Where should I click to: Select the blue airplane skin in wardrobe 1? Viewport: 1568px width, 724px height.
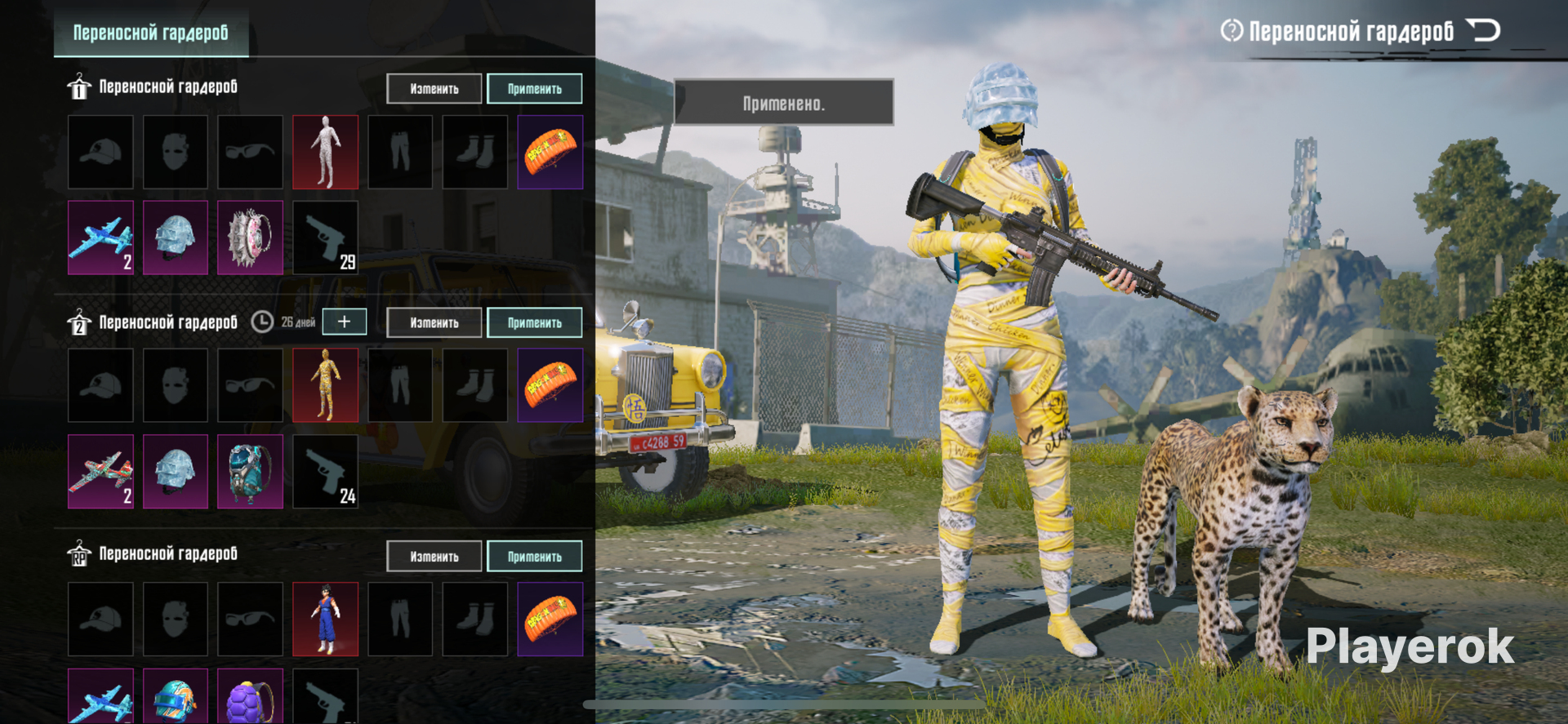pyautogui.click(x=100, y=238)
